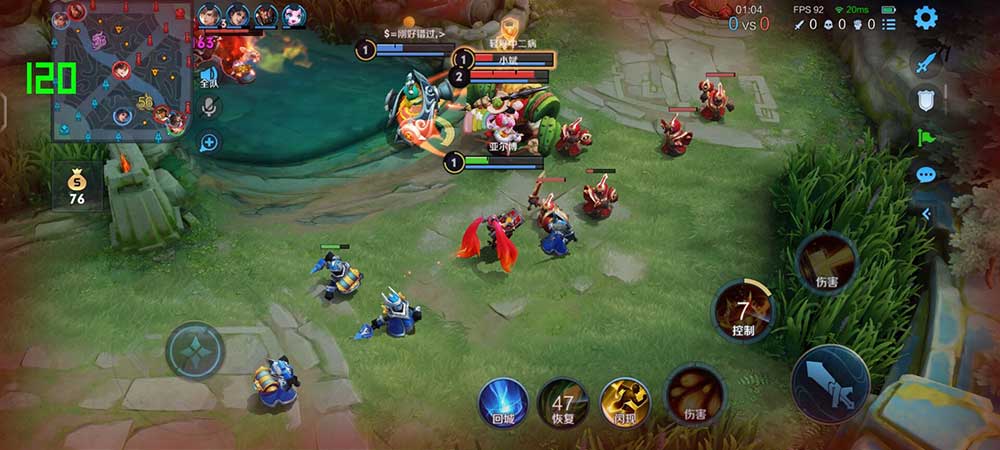Tap the blue sword attack signal
The width and height of the screenshot is (1000, 450).
tap(926, 62)
